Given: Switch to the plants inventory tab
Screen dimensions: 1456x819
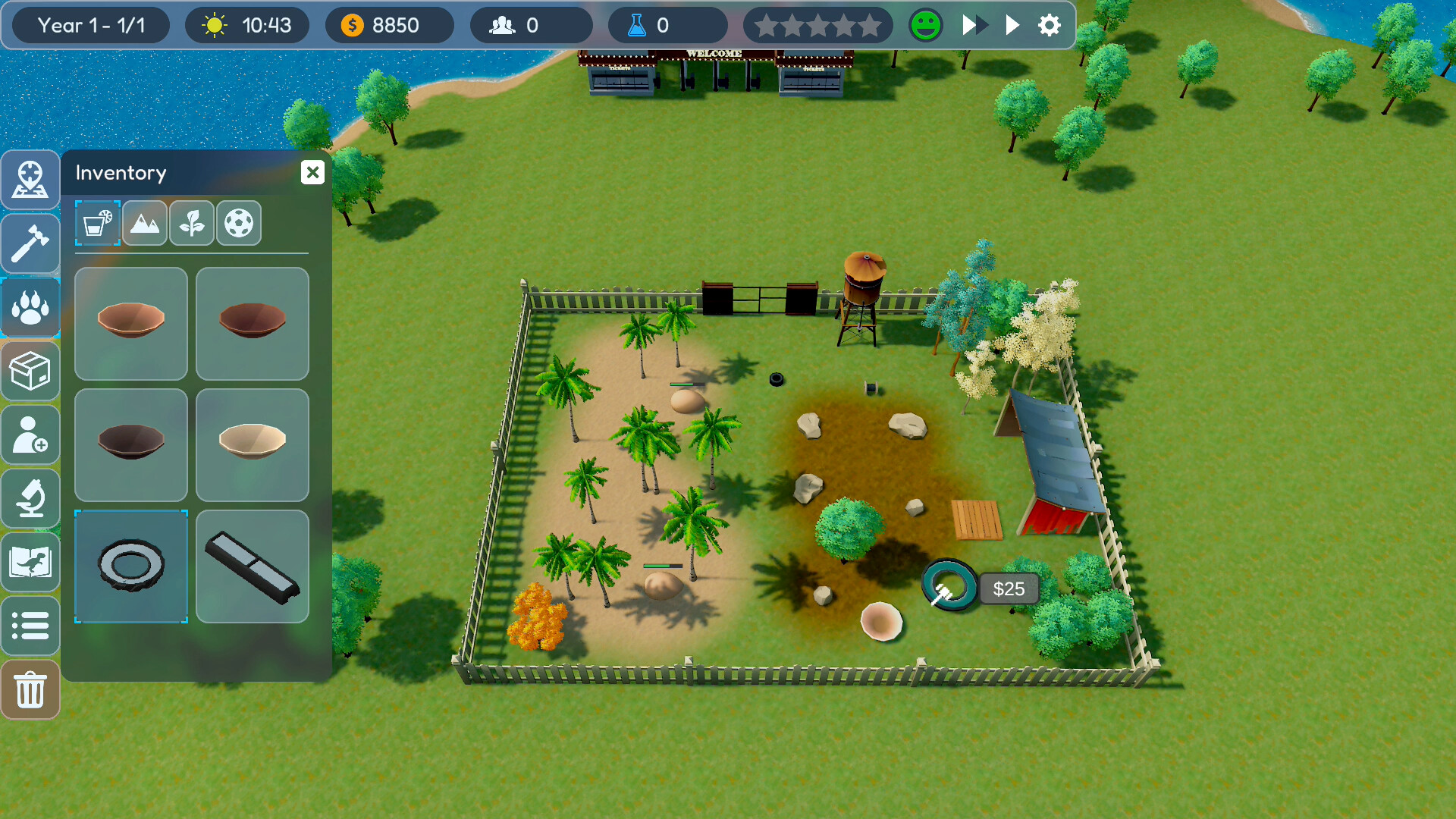Looking at the screenshot, I should (x=192, y=223).
